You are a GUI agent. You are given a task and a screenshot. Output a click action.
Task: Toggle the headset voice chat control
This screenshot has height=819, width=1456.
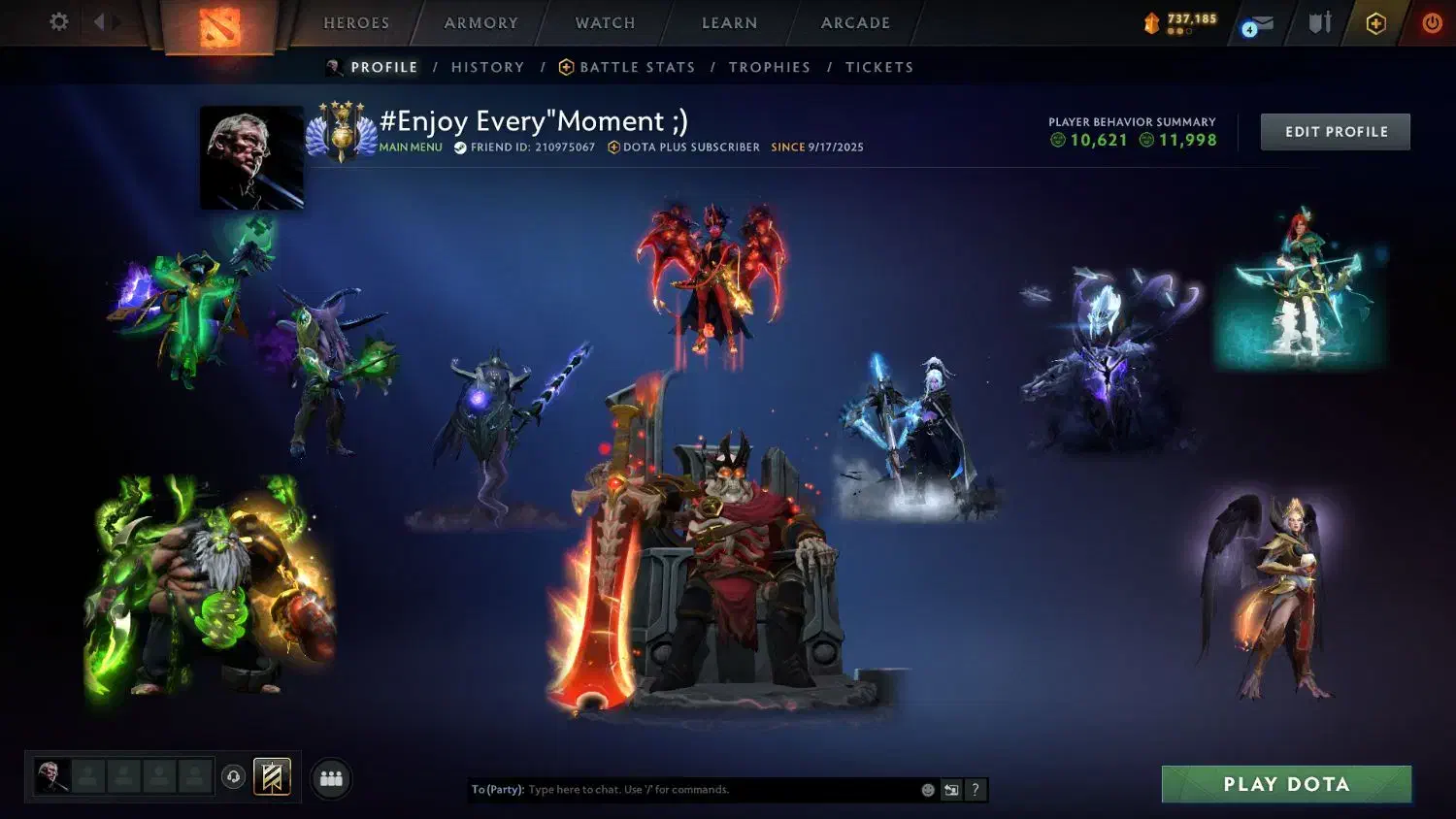(x=232, y=777)
